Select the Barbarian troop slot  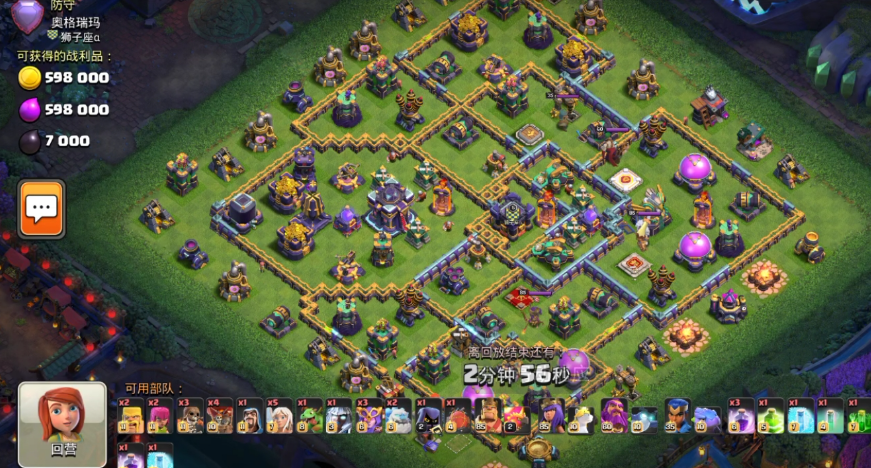click(x=132, y=415)
